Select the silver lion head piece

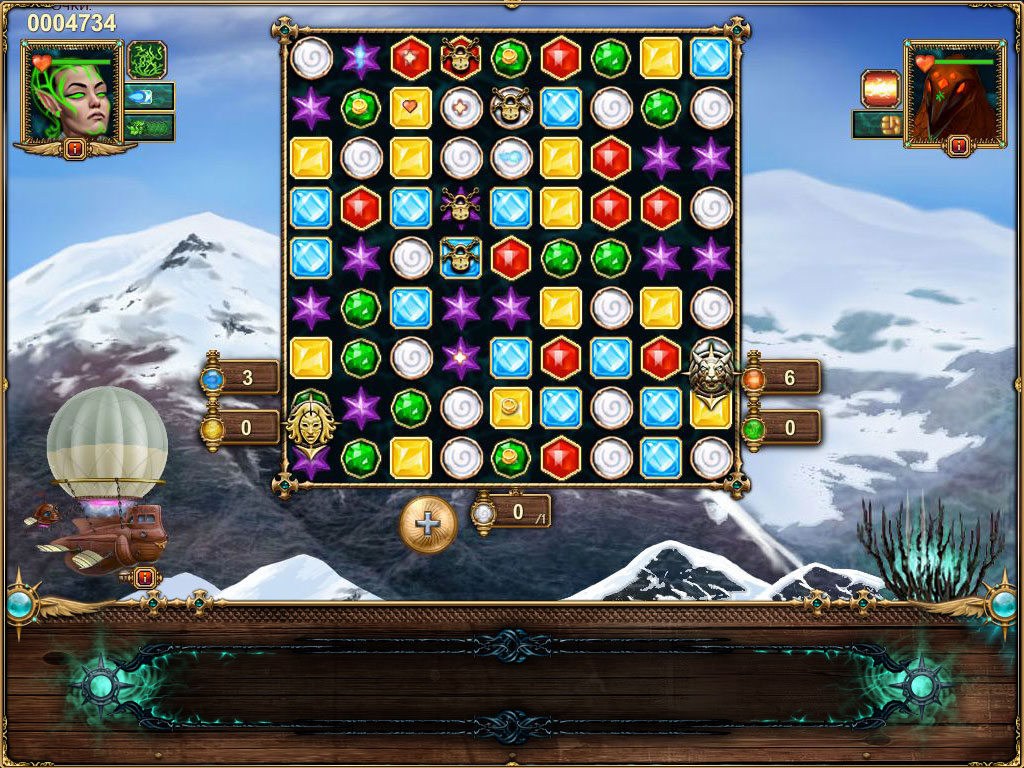(711, 368)
